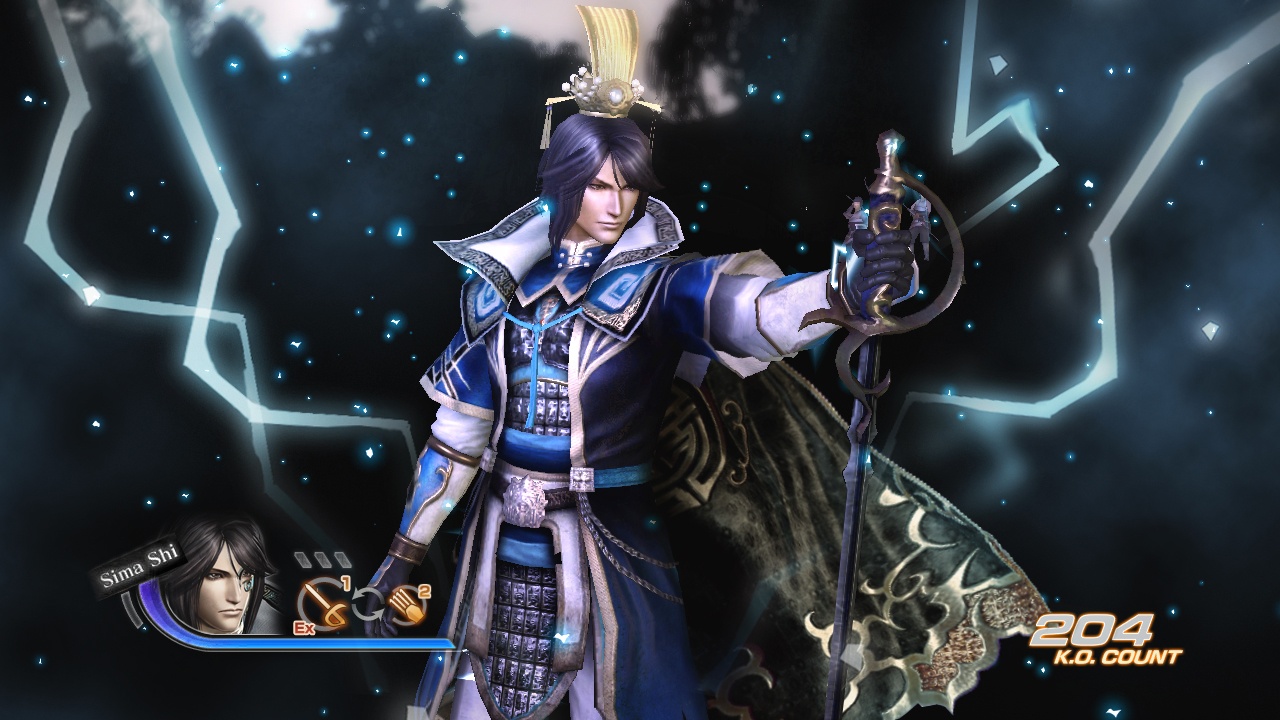Toggle the EX indicator below the sword icon
The image size is (1280, 720).
(303, 627)
